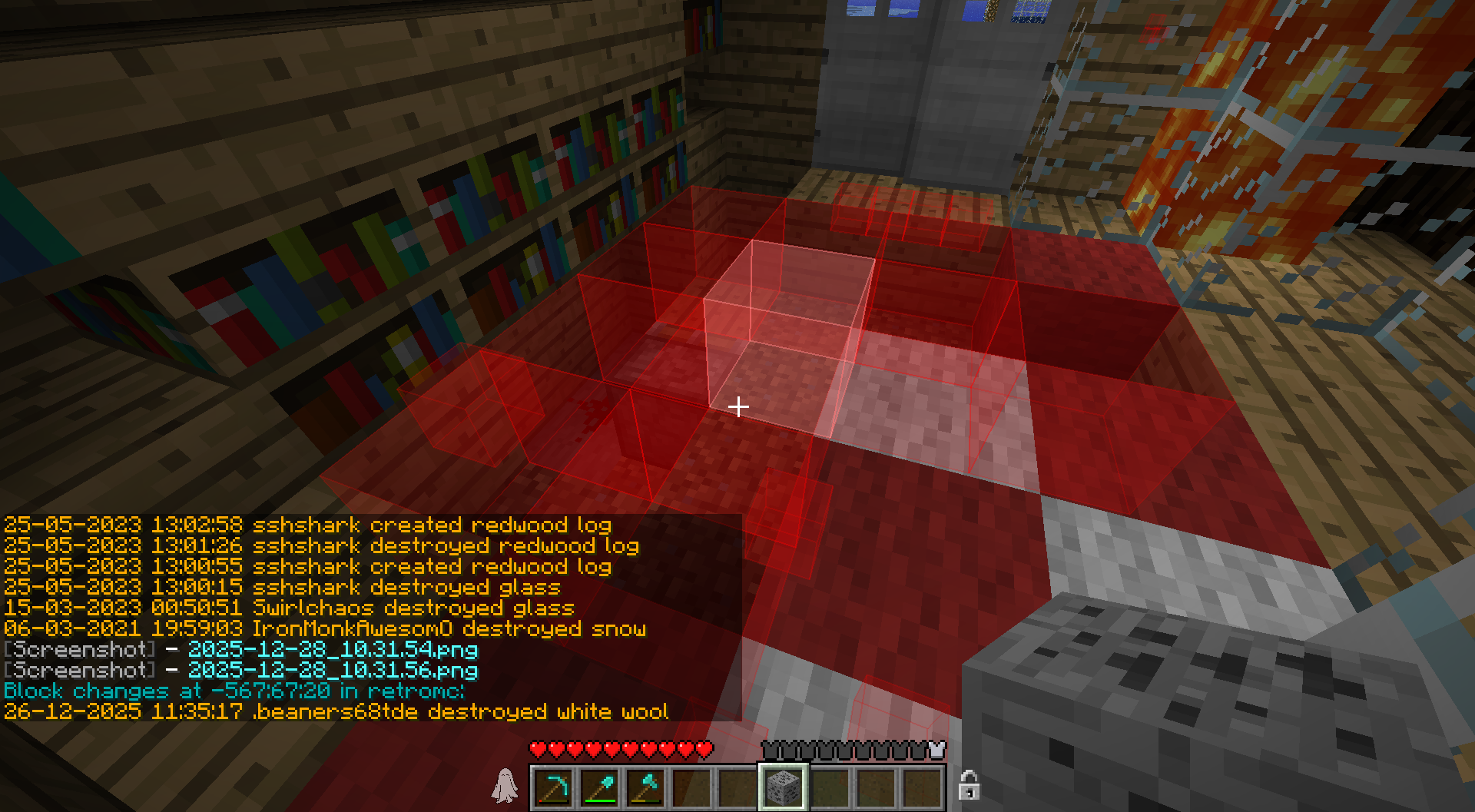Toggle the padlock icon right of hotbar

point(969,785)
